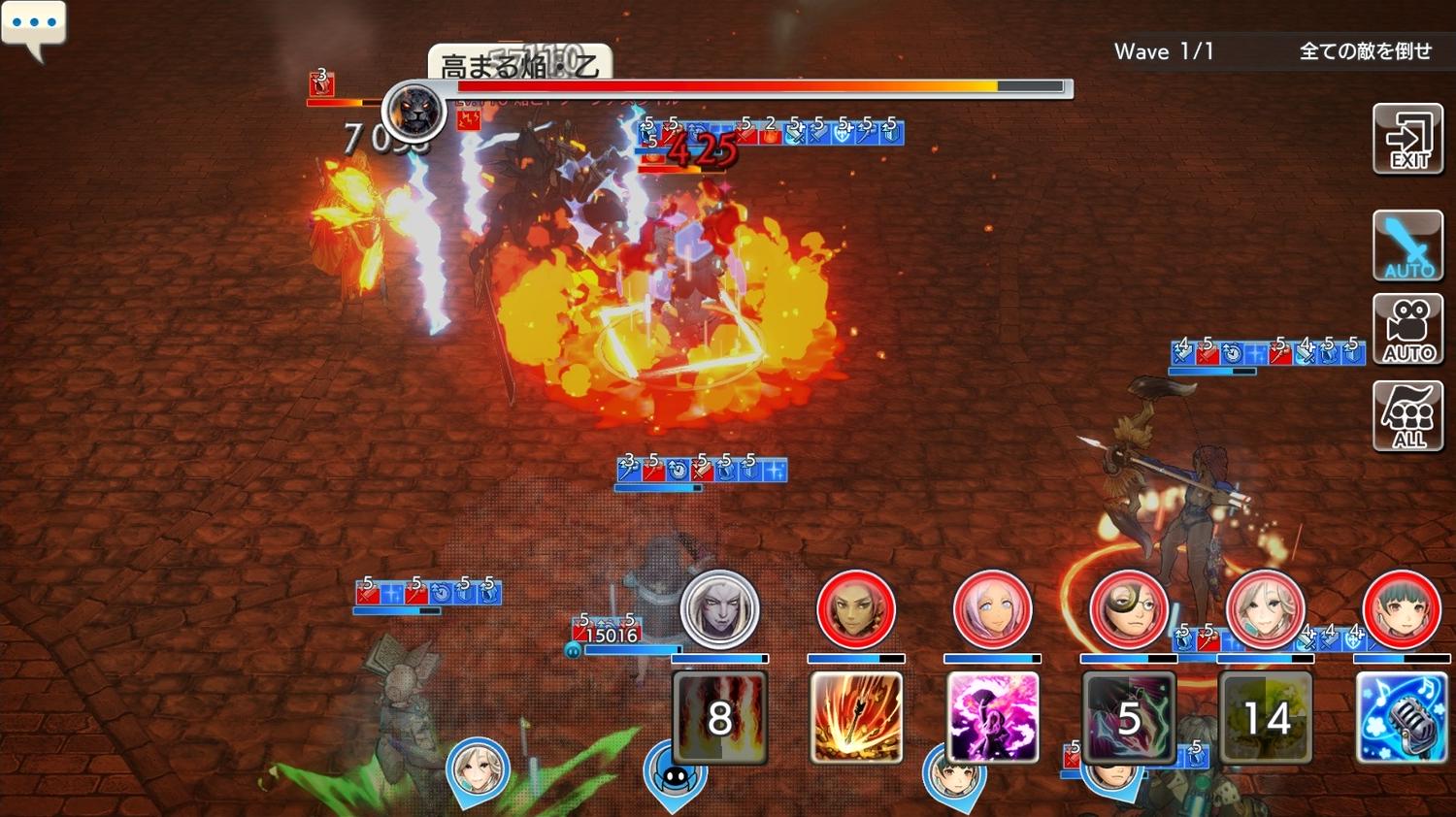
Task: Activate the skill showing cooldown 5
Action: click(1129, 717)
